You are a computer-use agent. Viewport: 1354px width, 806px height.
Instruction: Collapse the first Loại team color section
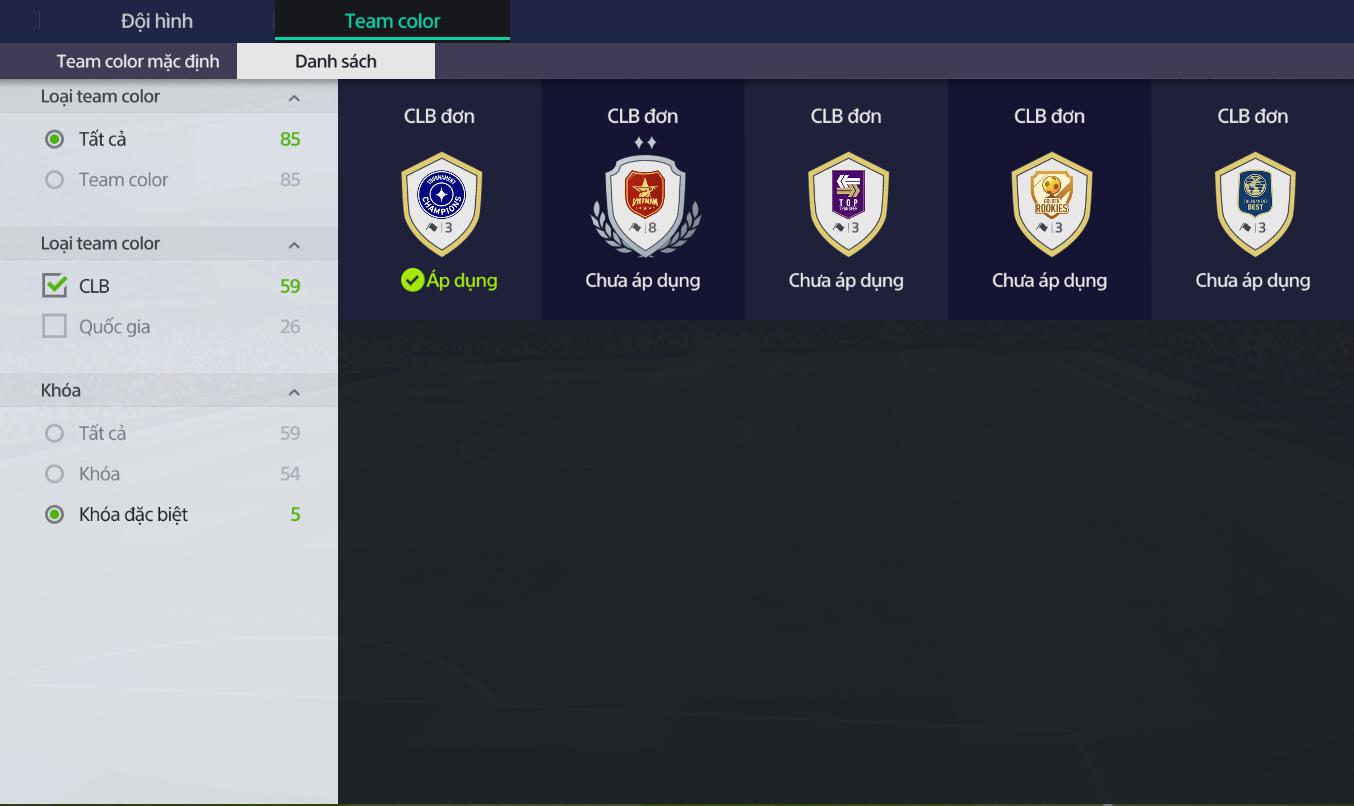293,96
